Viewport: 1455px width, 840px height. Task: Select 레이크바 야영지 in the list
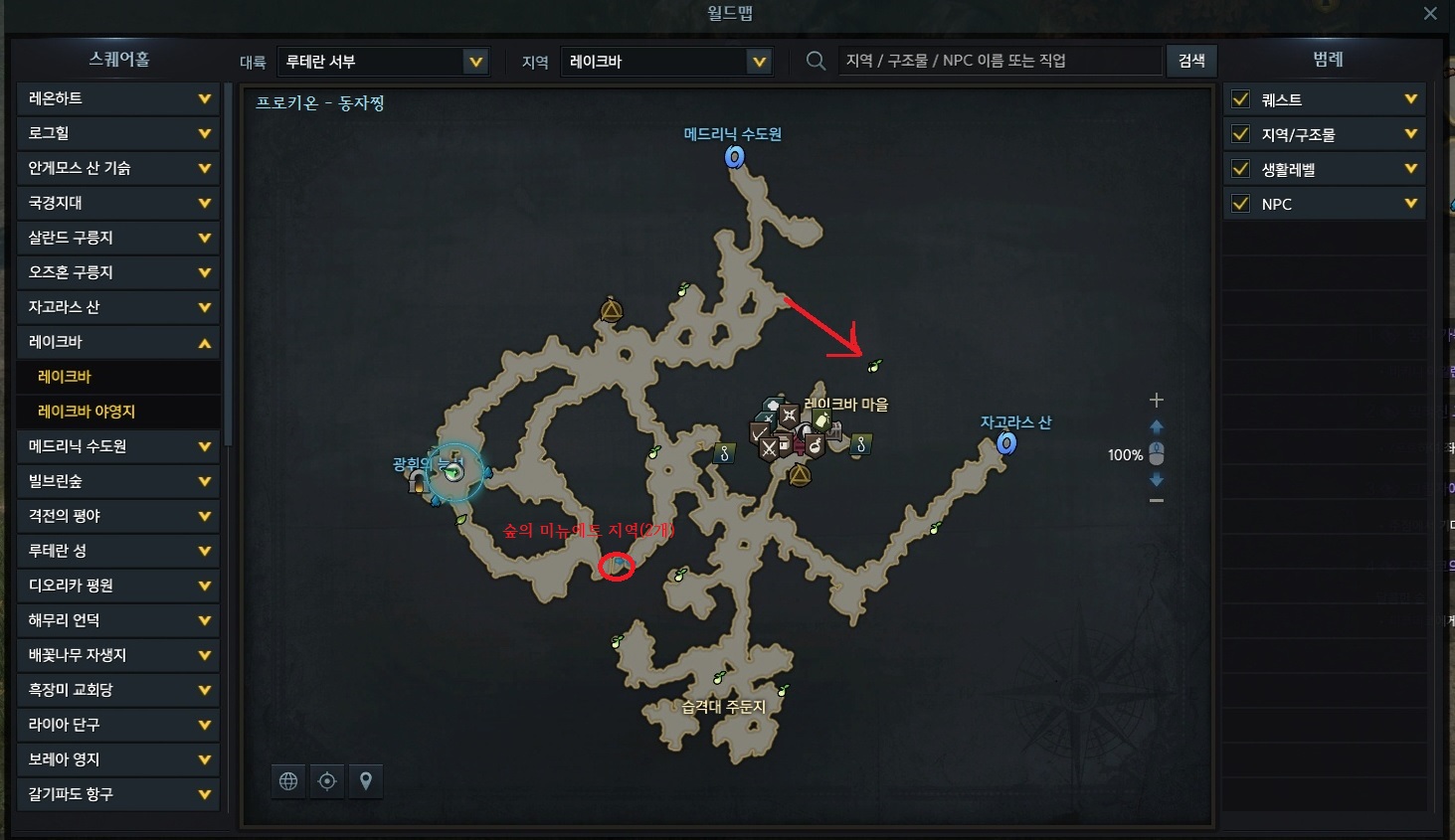click(x=87, y=412)
